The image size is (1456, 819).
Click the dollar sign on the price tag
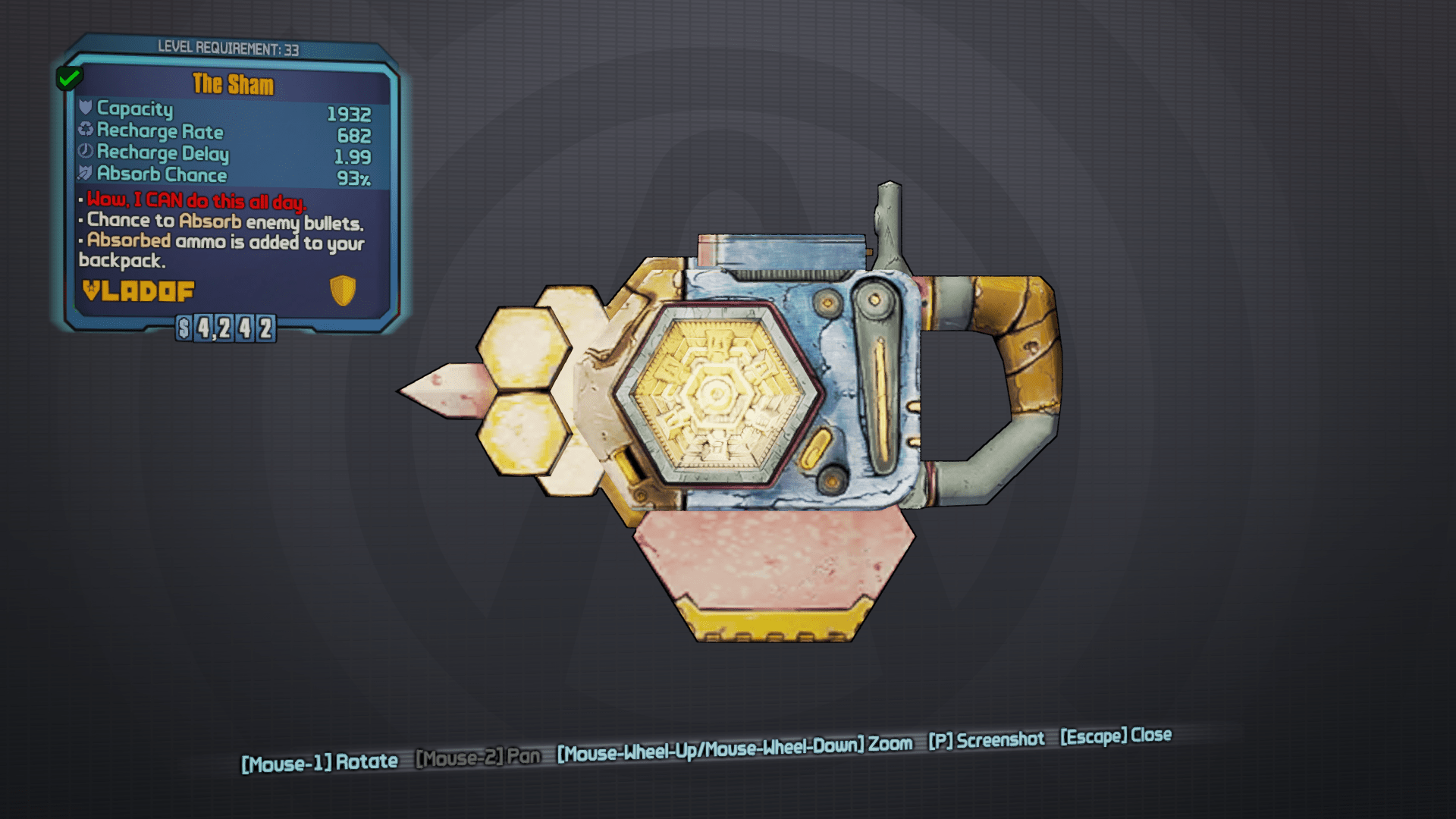184,329
